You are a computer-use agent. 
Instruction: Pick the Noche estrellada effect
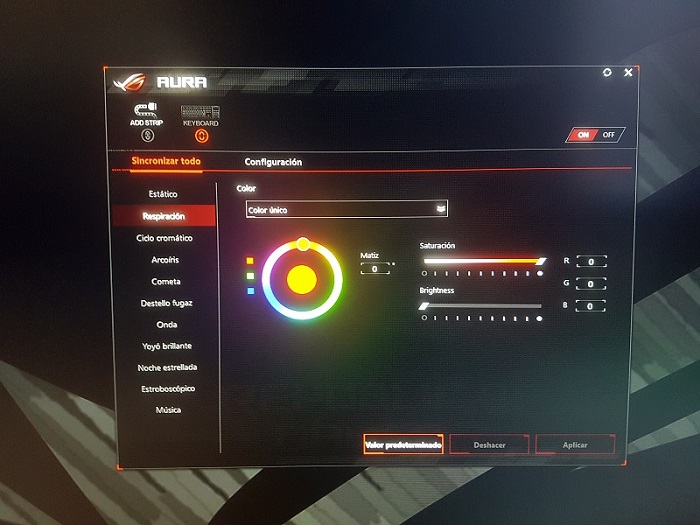pyautogui.click(x=167, y=368)
